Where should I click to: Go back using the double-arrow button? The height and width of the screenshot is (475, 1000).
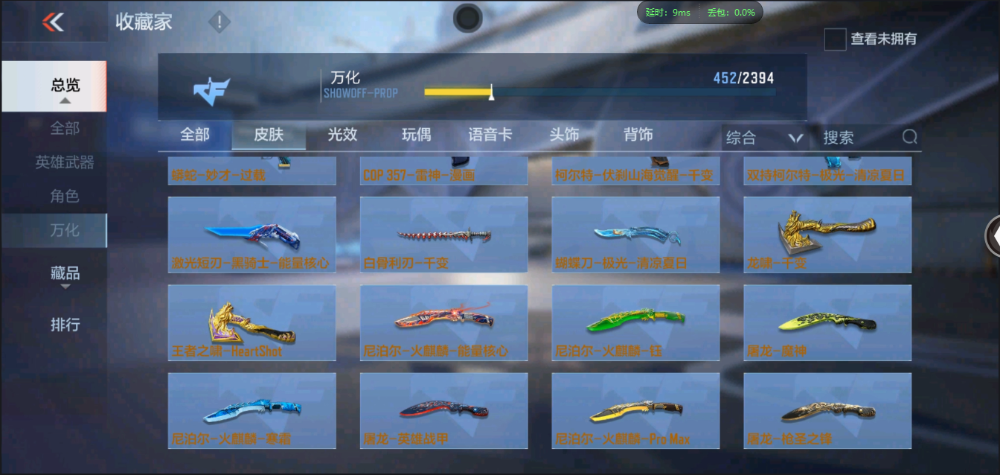coord(53,22)
